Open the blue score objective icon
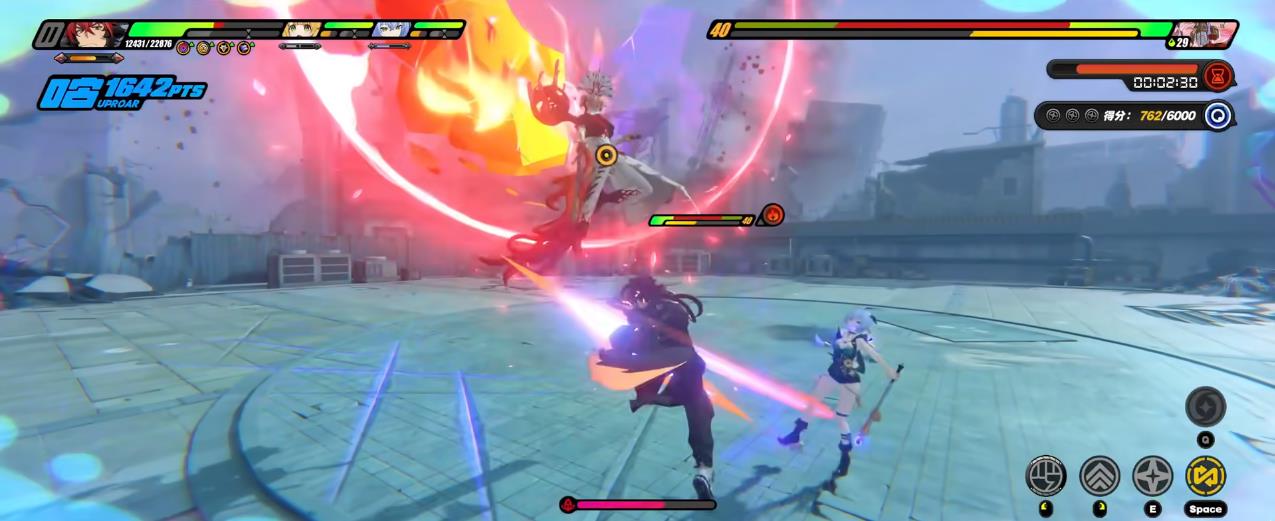The width and height of the screenshot is (1275, 521). [x=1217, y=115]
